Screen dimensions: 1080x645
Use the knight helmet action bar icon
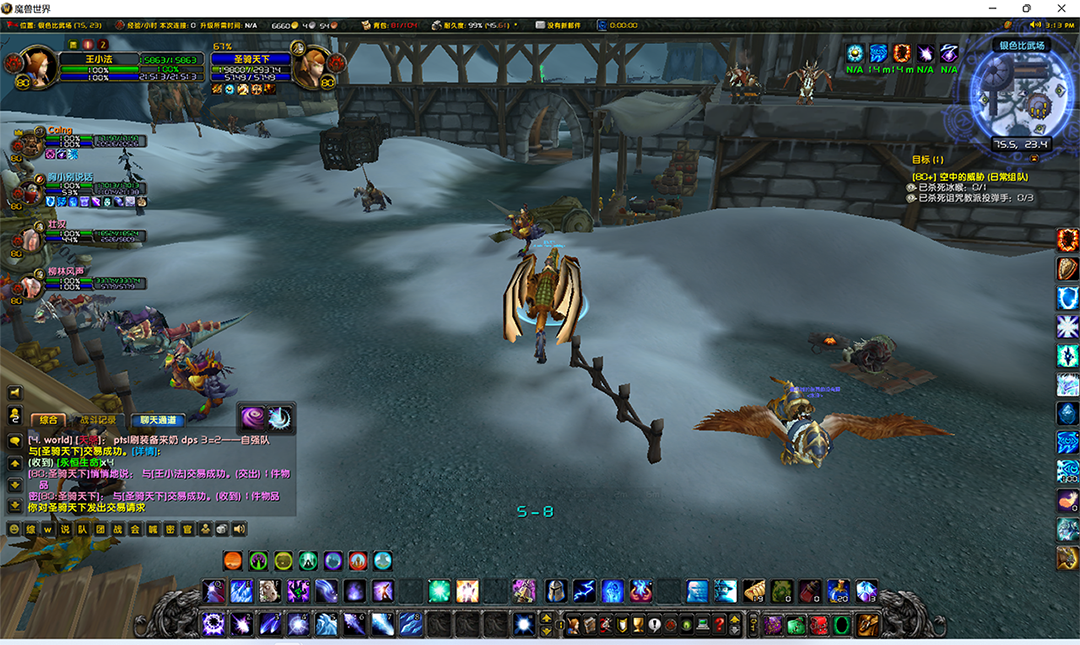555,591
